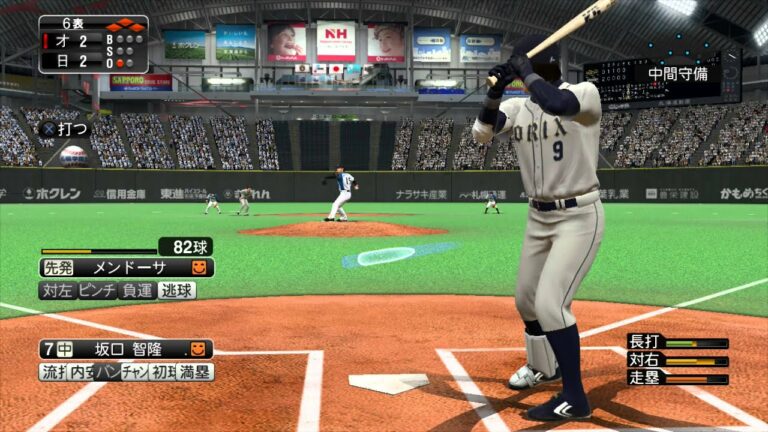Image resolution: width=768 pixels, height=432 pixels.
Task: Choose the ピンチ pitcher trait tag
Action: pos(98,290)
